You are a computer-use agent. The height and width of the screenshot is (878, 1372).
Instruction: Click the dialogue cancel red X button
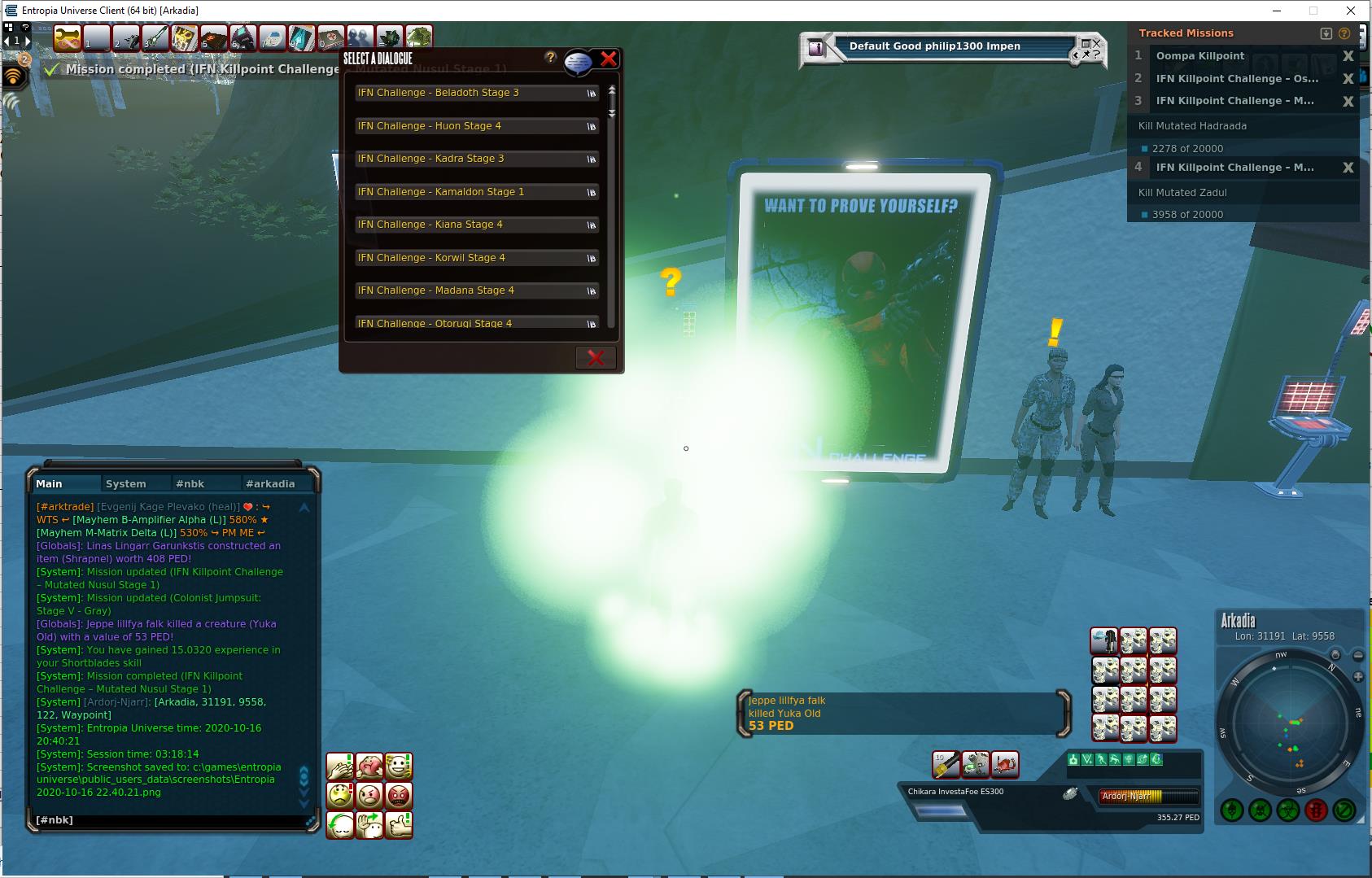[x=596, y=357]
